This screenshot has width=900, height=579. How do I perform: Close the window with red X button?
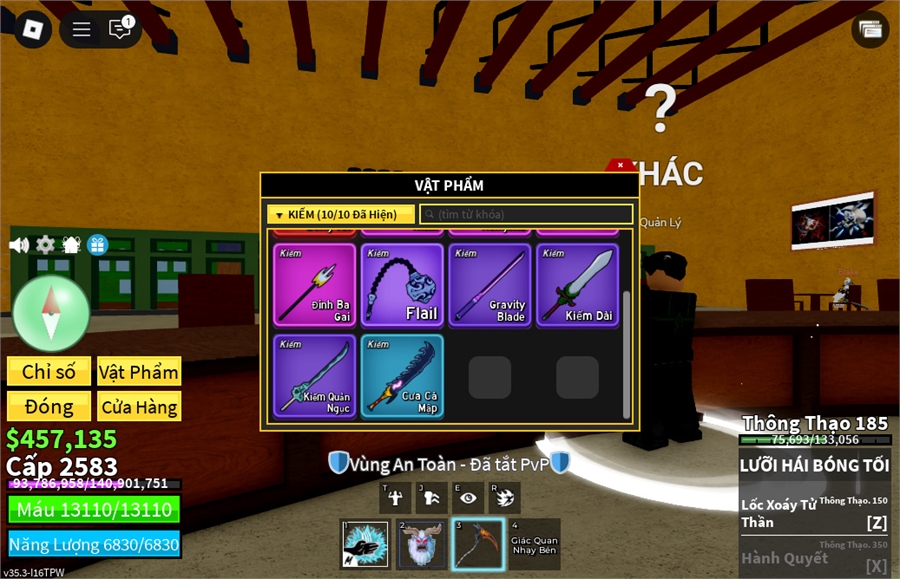point(621,164)
